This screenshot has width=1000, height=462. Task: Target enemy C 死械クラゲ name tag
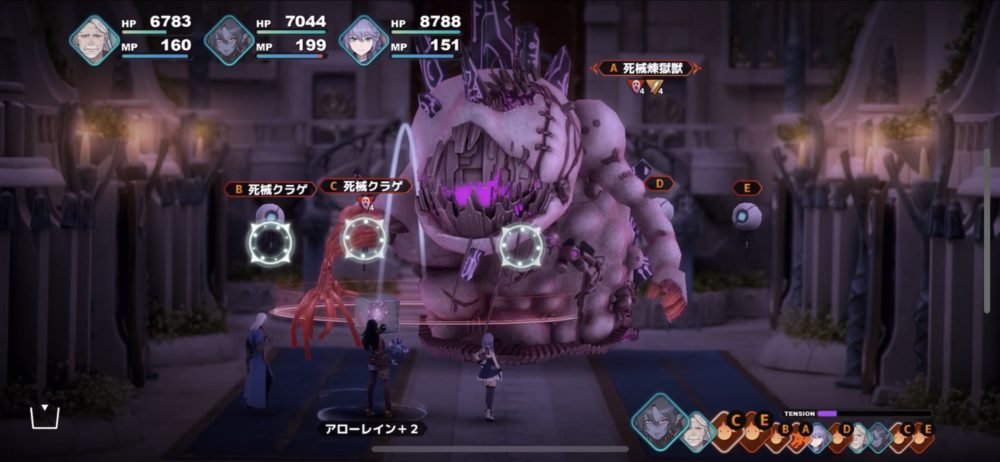click(364, 186)
